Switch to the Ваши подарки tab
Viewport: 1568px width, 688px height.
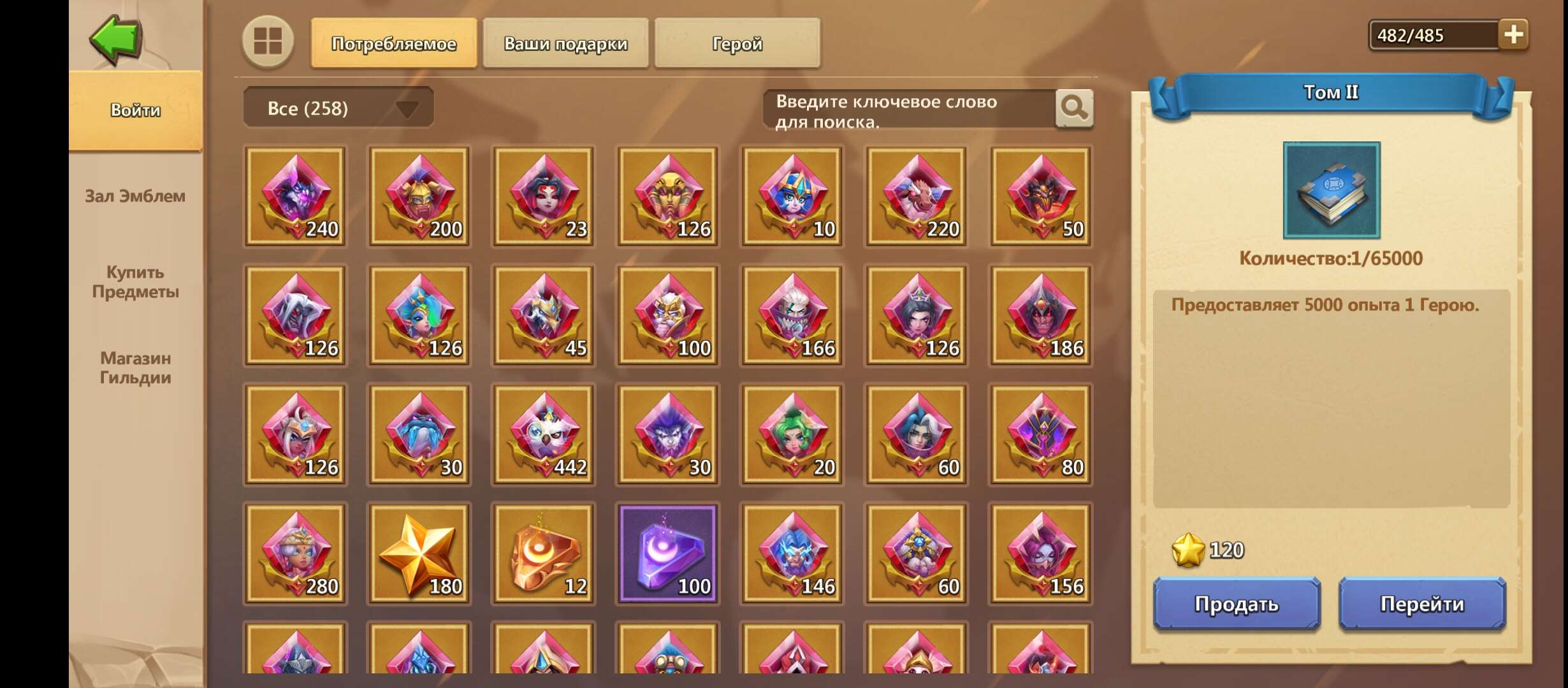[x=566, y=43]
